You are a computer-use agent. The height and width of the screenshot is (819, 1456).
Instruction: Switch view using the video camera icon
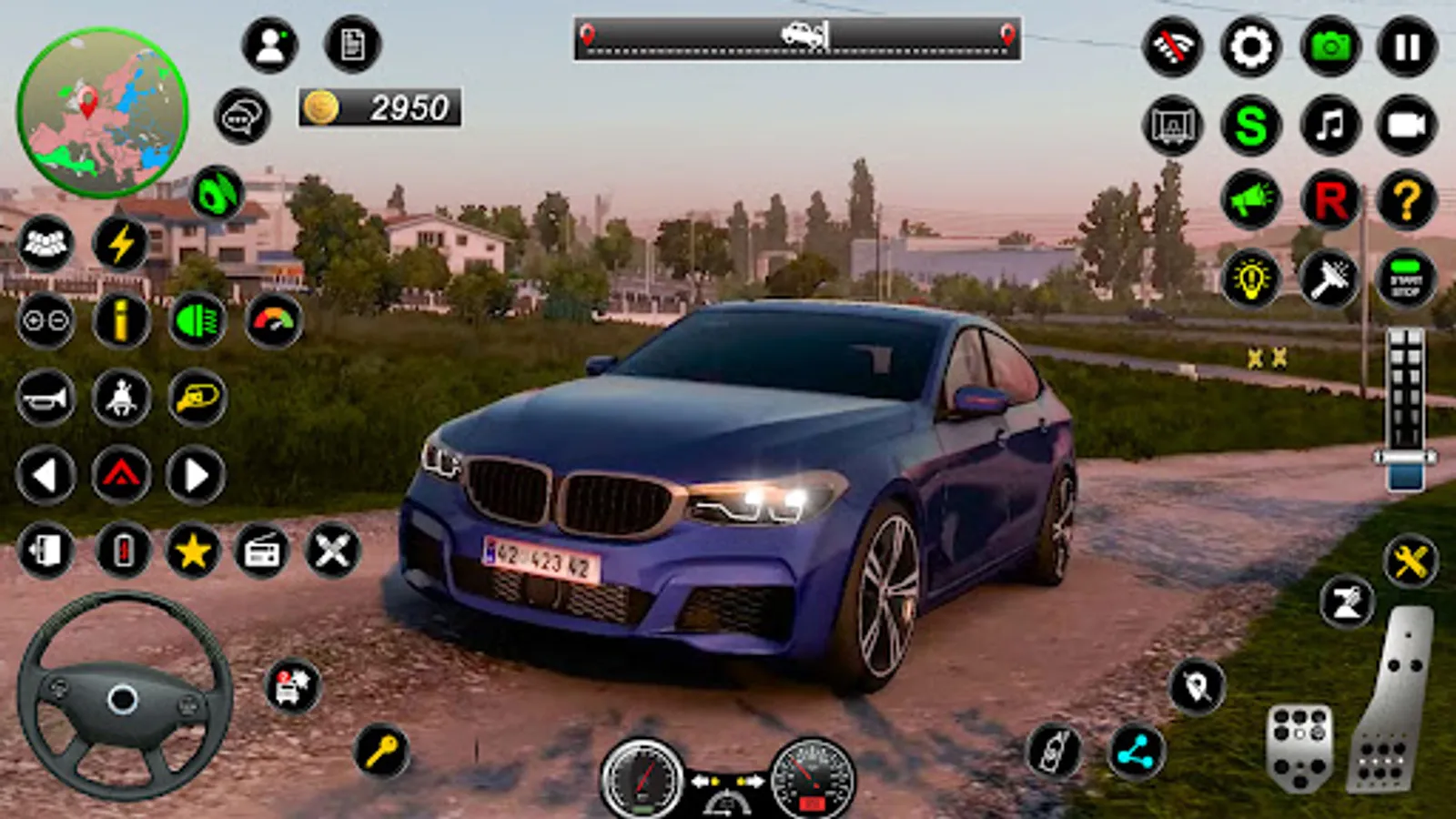click(1407, 125)
